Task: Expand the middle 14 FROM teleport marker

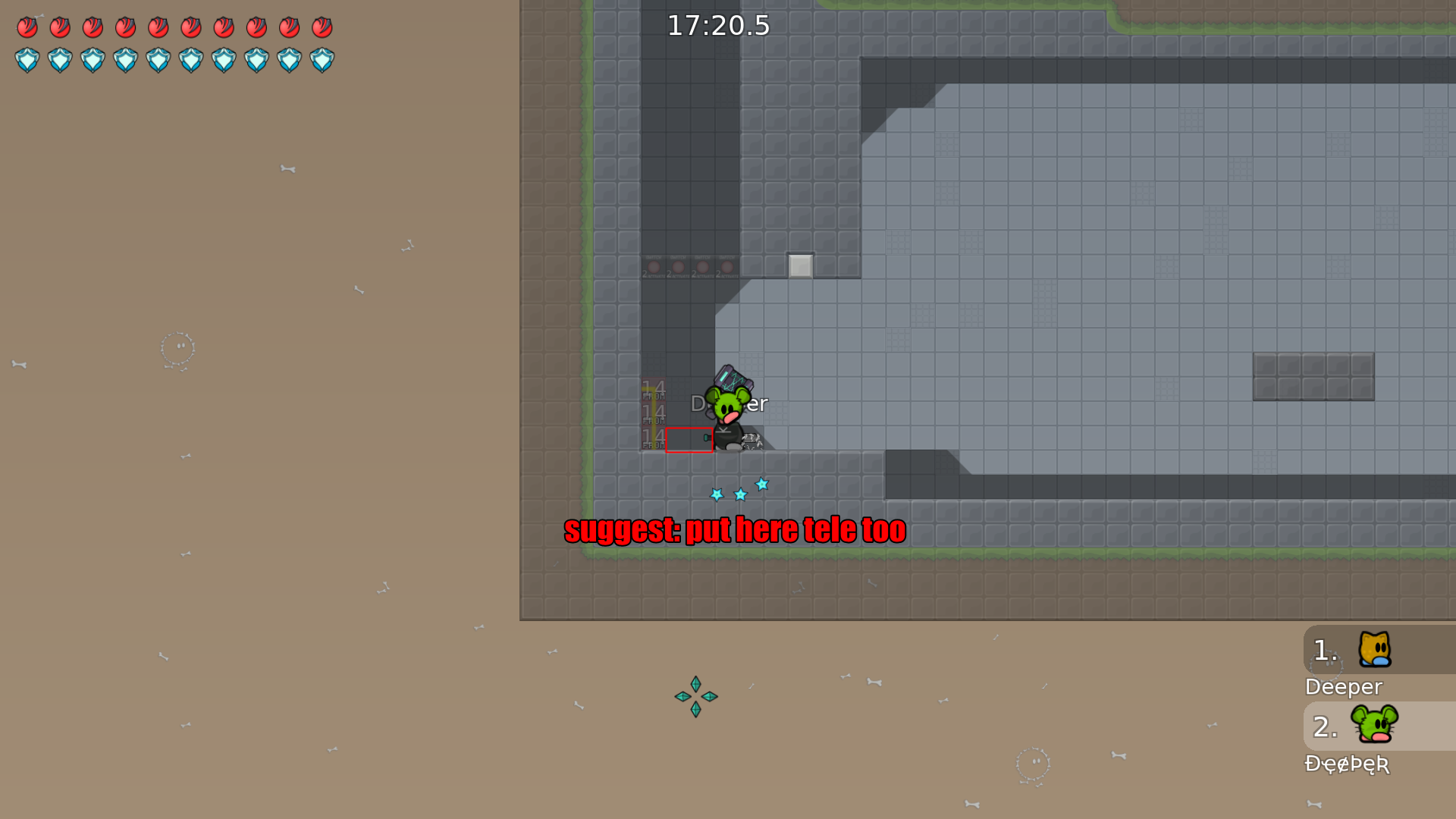Action: (652, 413)
